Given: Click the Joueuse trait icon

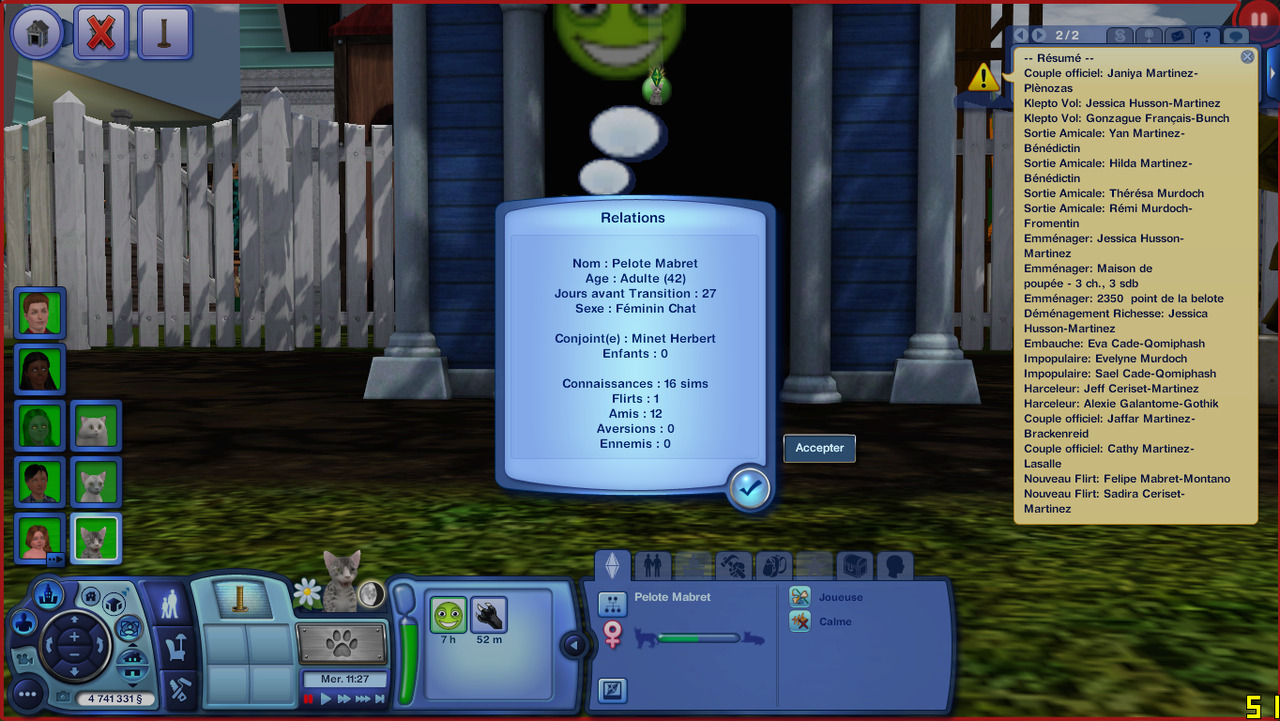Looking at the screenshot, I should coord(800,597).
